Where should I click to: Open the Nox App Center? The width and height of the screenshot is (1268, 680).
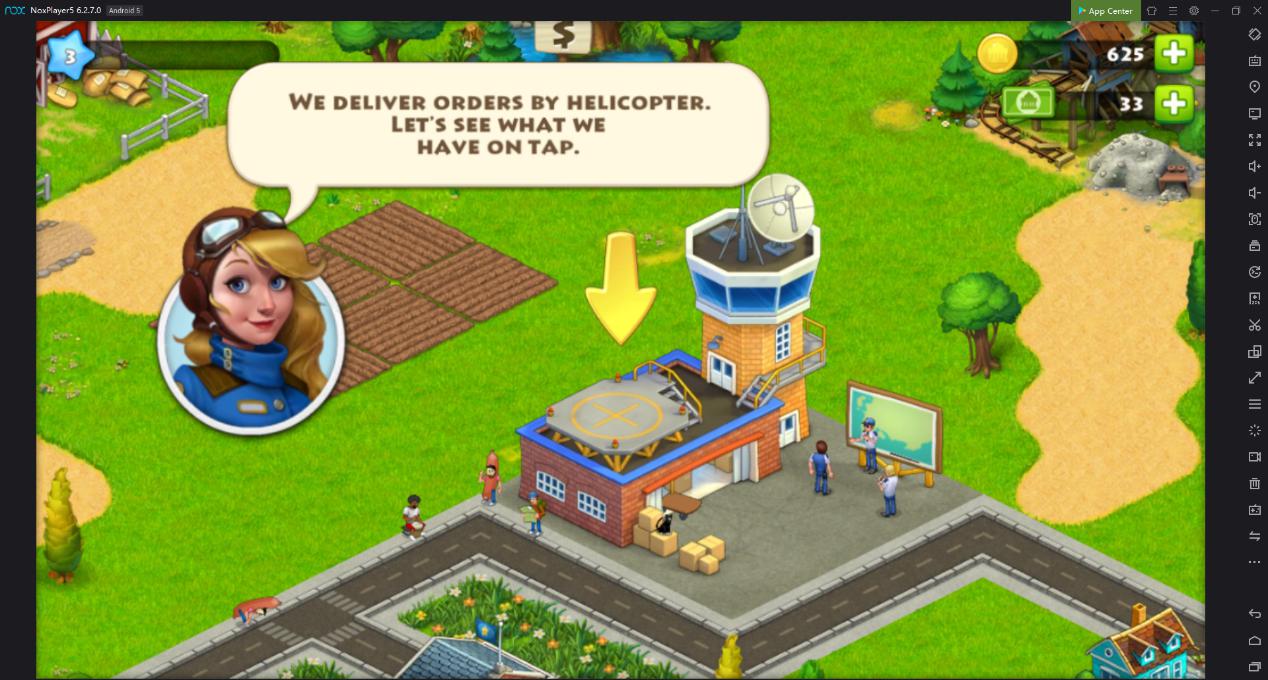click(1105, 11)
